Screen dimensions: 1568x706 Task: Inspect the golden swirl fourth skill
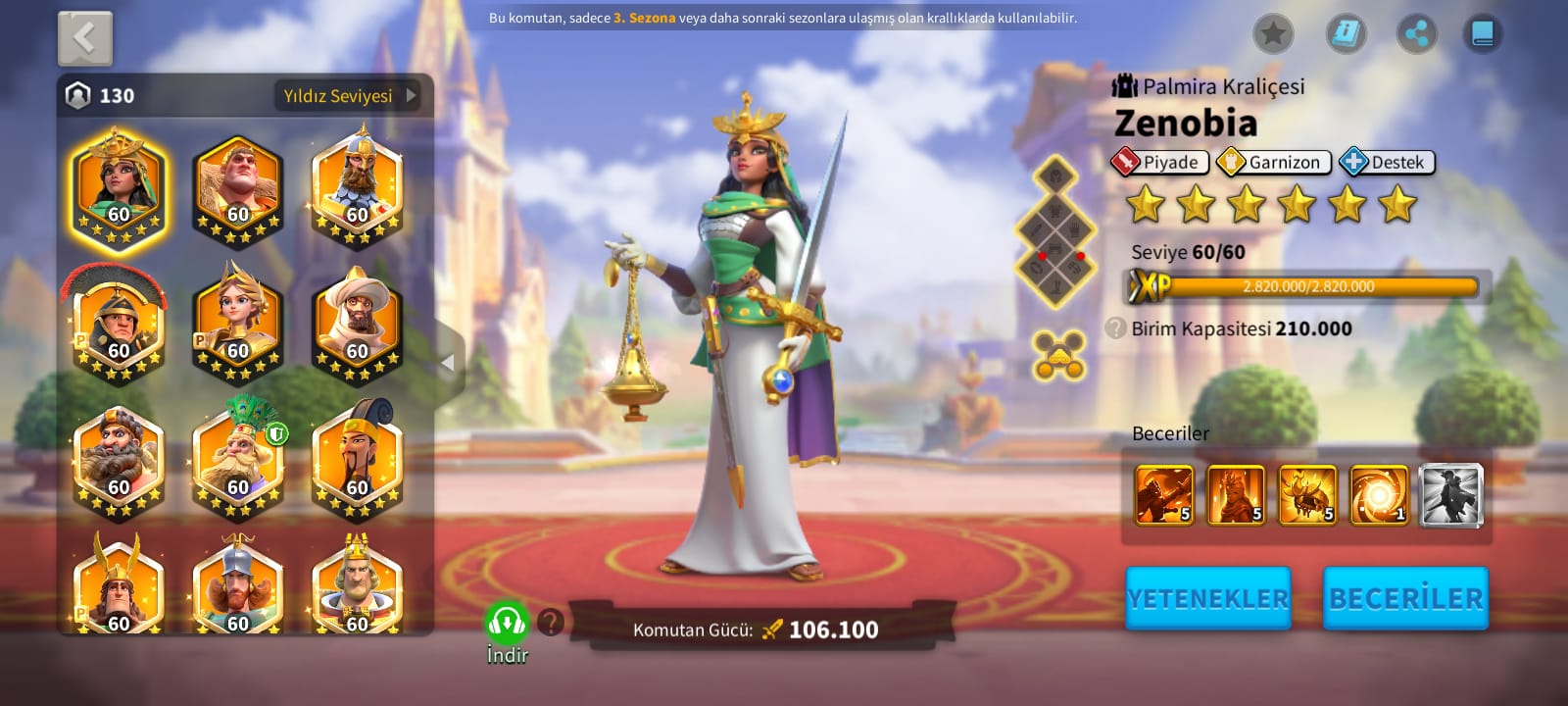click(1379, 494)
